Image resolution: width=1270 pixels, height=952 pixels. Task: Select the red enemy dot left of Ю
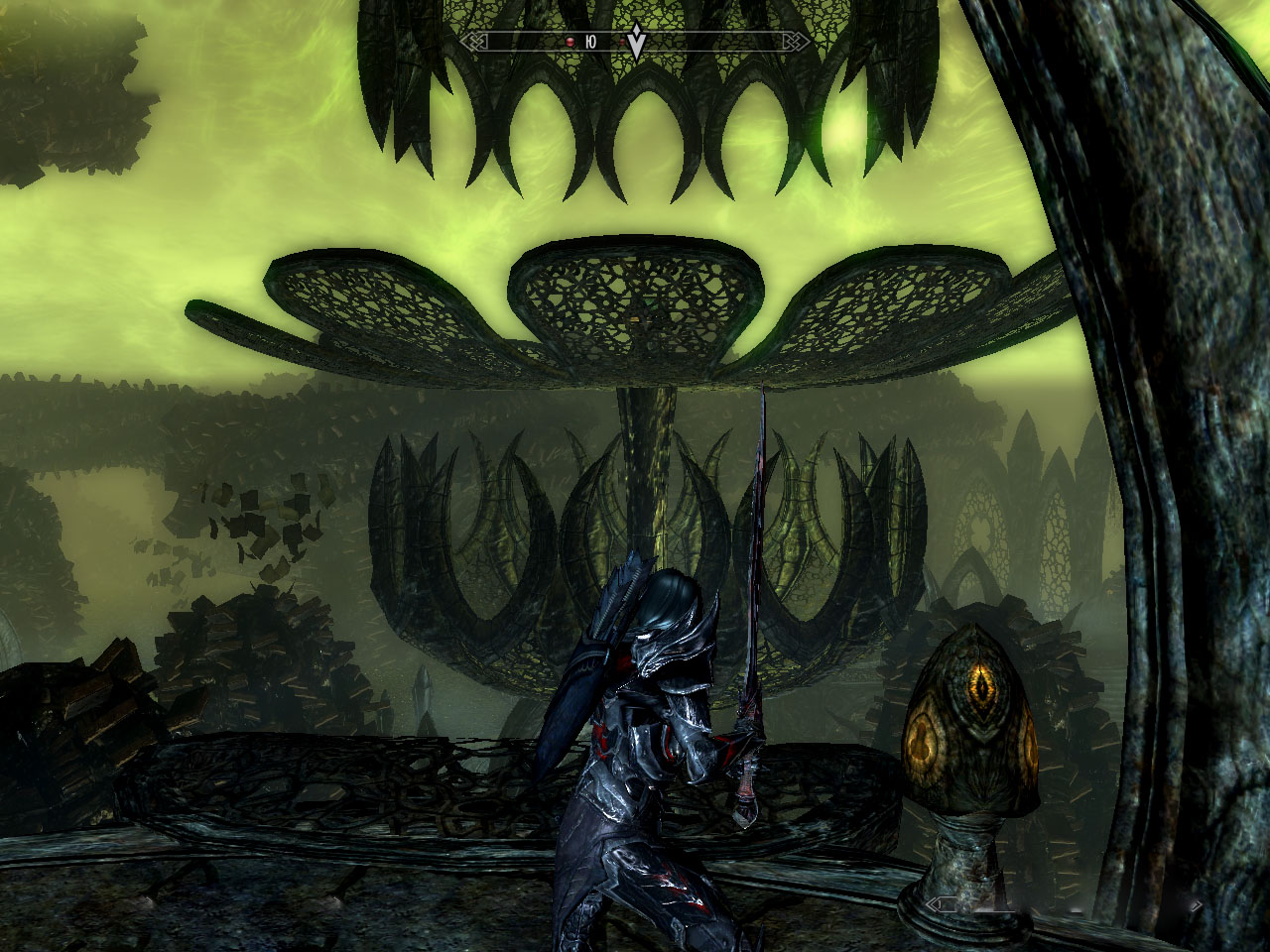(x=571, y=41)
